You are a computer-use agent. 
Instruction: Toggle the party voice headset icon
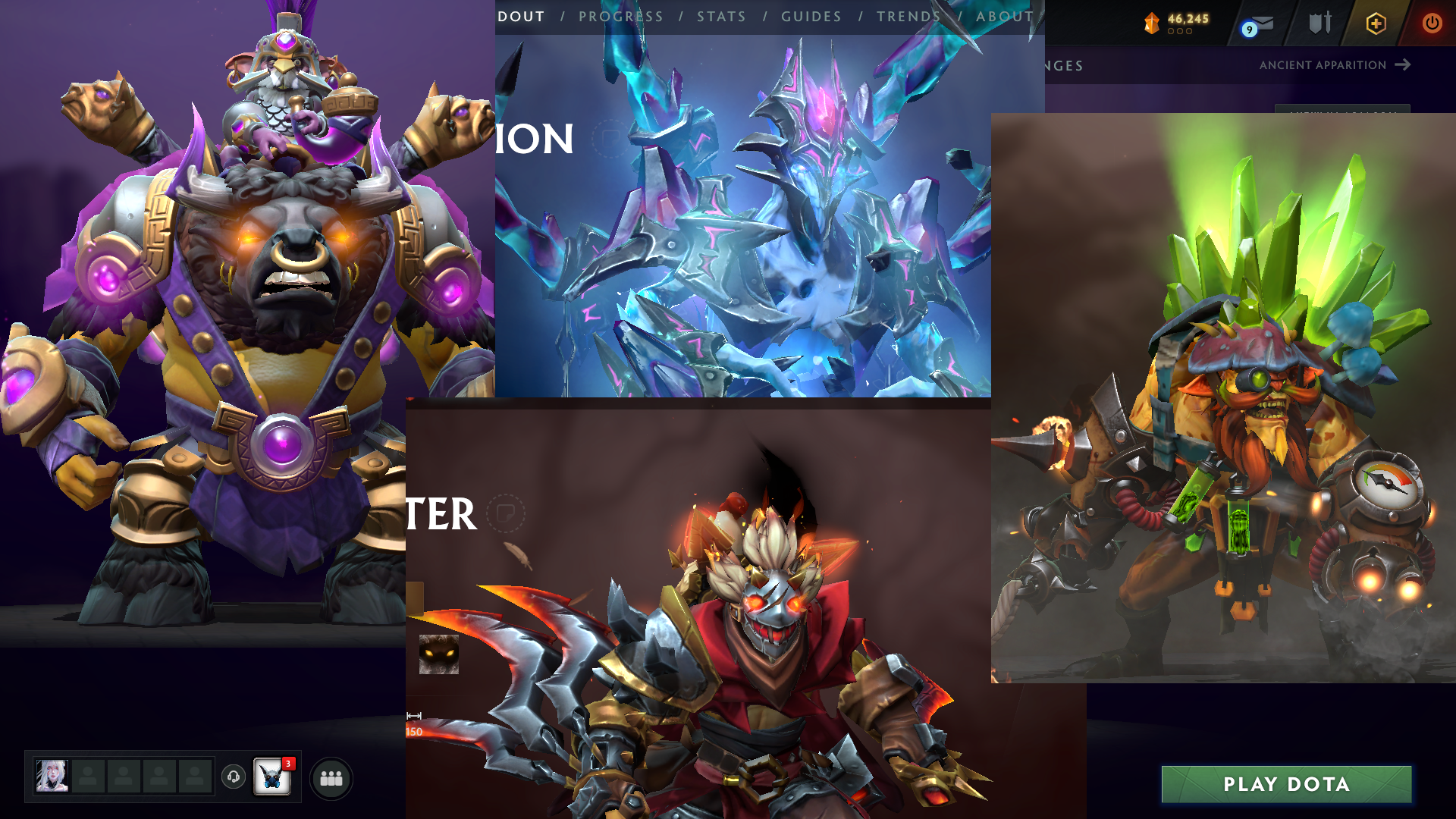[233, 777]
